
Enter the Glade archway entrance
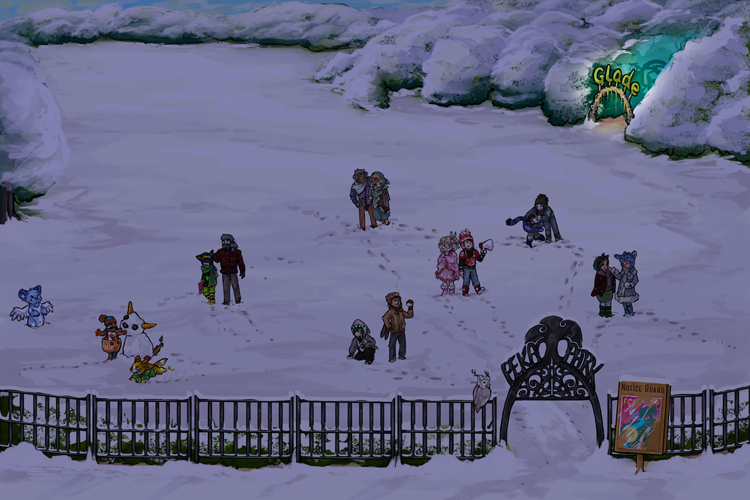click(613, 100)
